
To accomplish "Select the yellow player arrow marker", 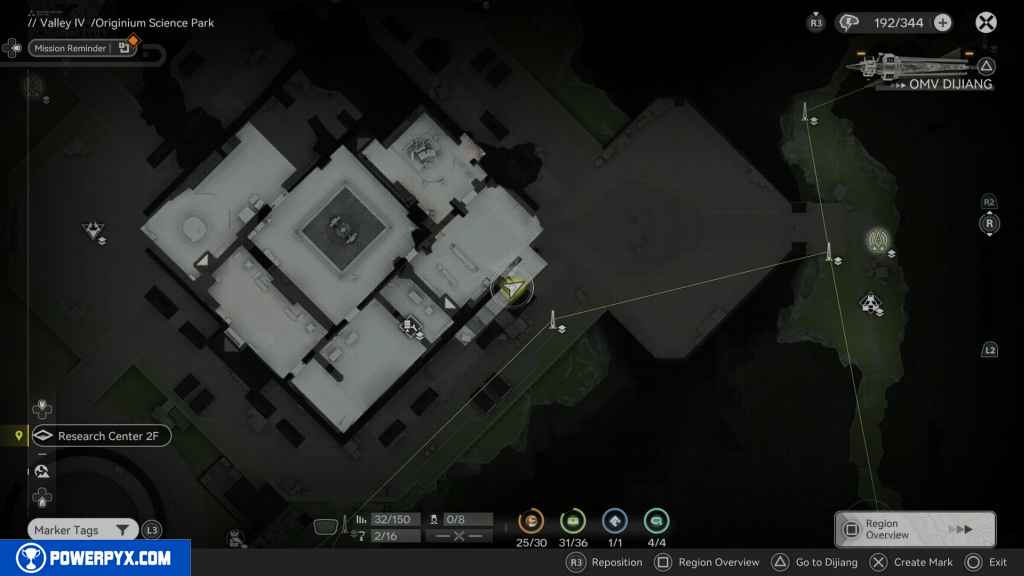I will pos(513,289).
